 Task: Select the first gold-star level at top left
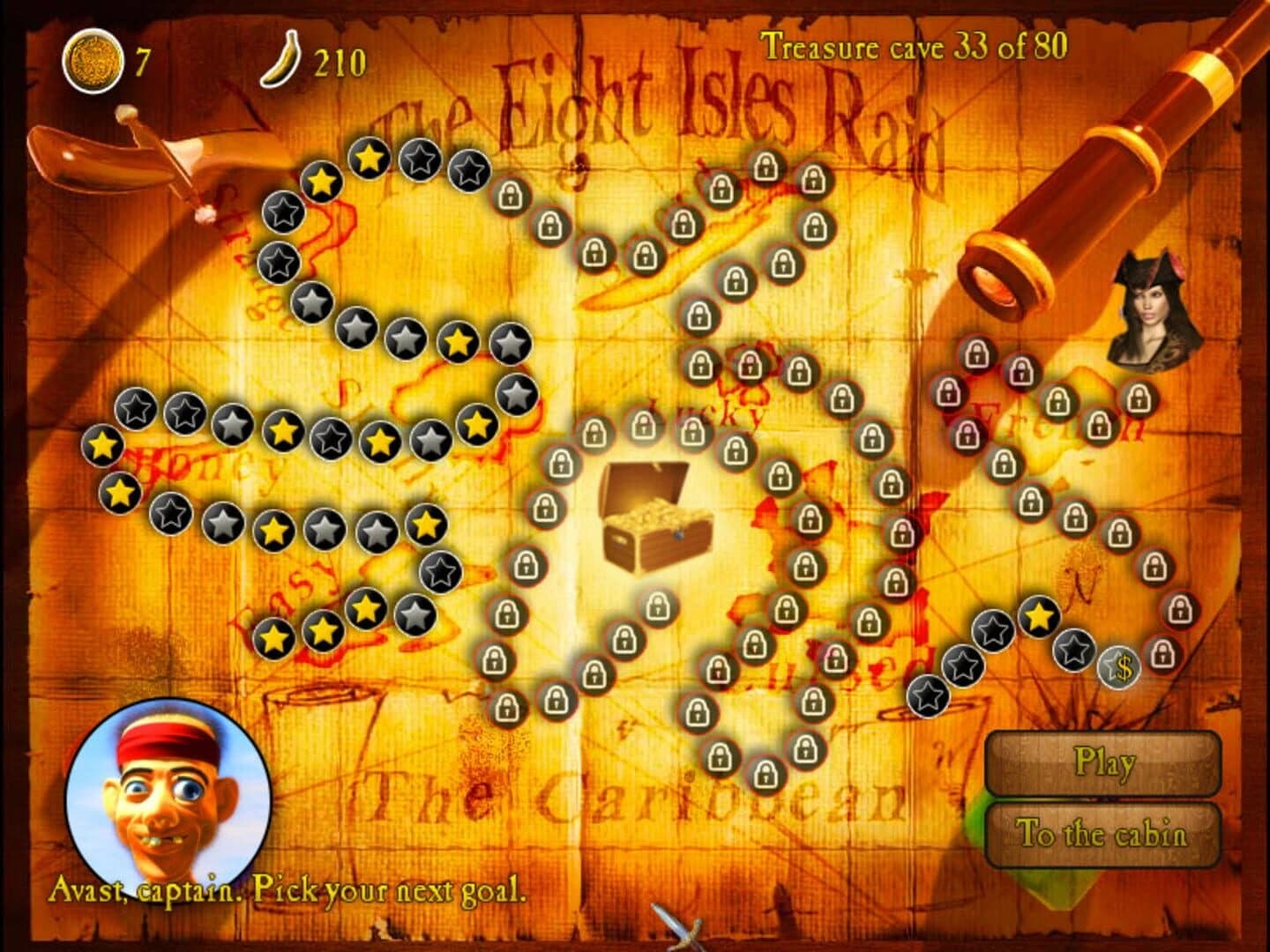coord(324,182)
